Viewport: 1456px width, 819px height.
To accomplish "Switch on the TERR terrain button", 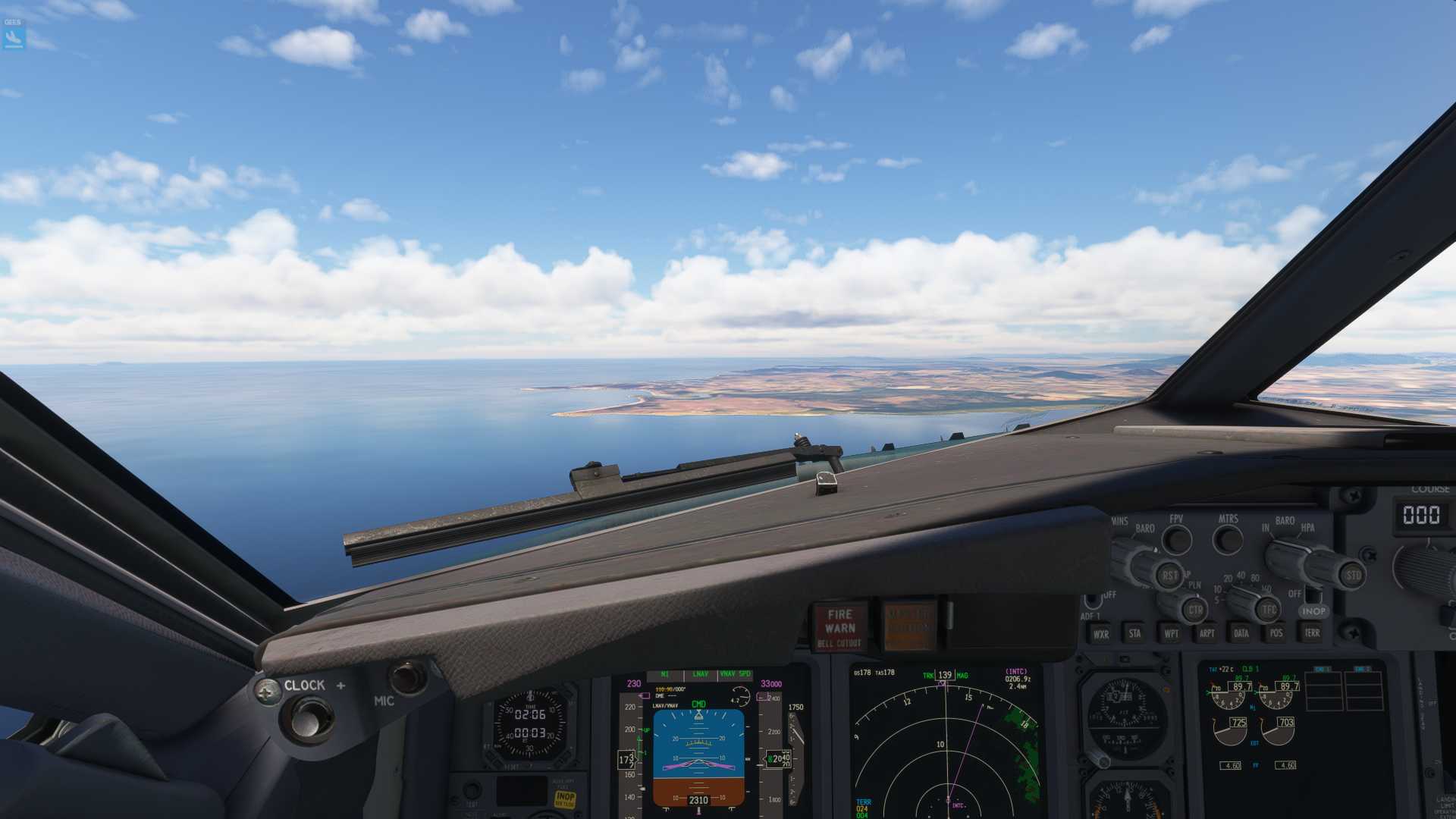I will (1312, 632).
